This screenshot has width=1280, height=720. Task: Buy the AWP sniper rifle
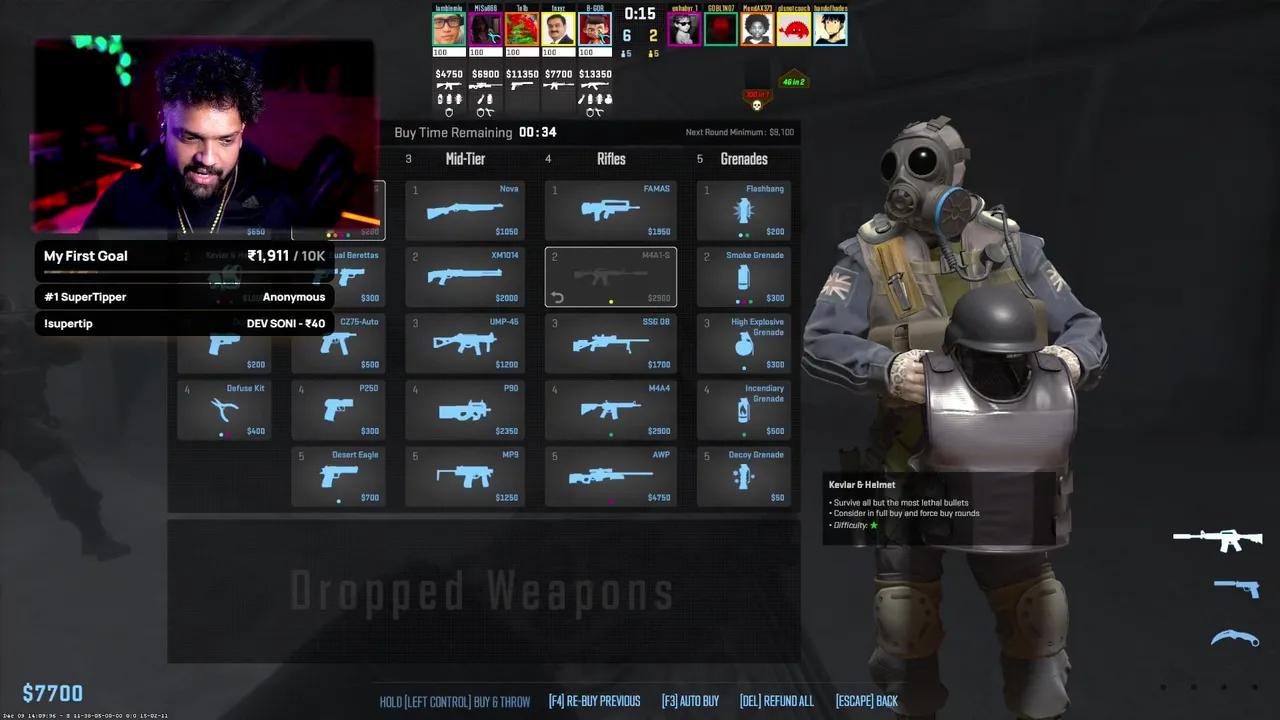pos(611,476)
